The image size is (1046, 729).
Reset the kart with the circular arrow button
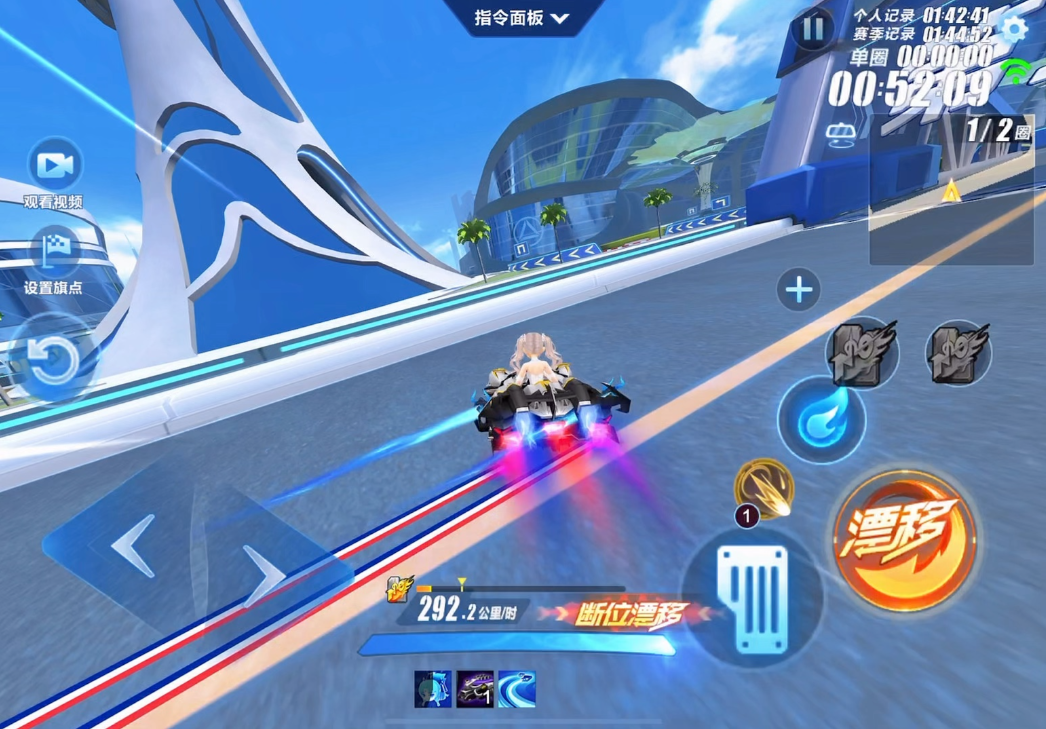(50, 360)
